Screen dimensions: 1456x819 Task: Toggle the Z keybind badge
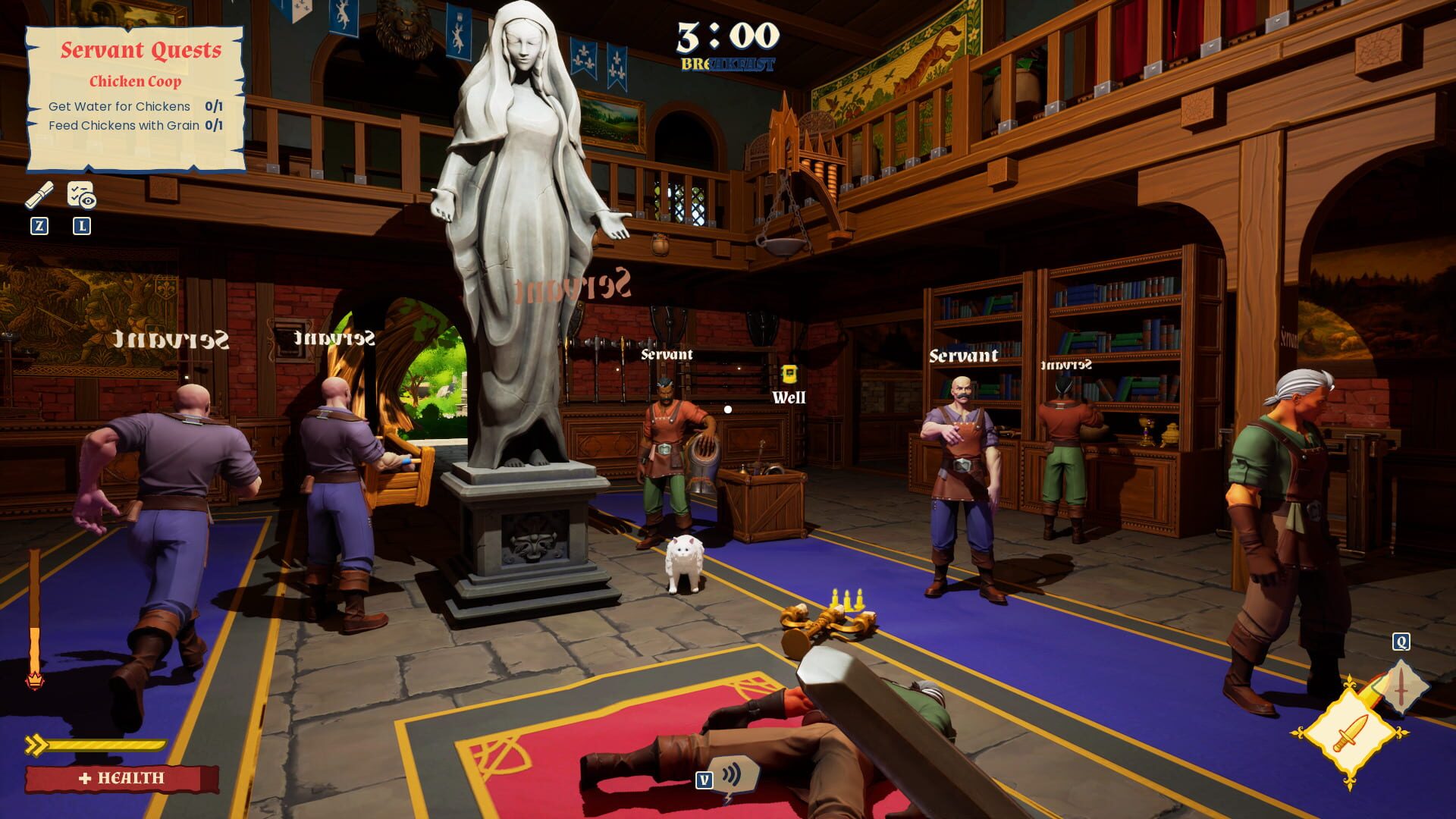click(40, 224)
